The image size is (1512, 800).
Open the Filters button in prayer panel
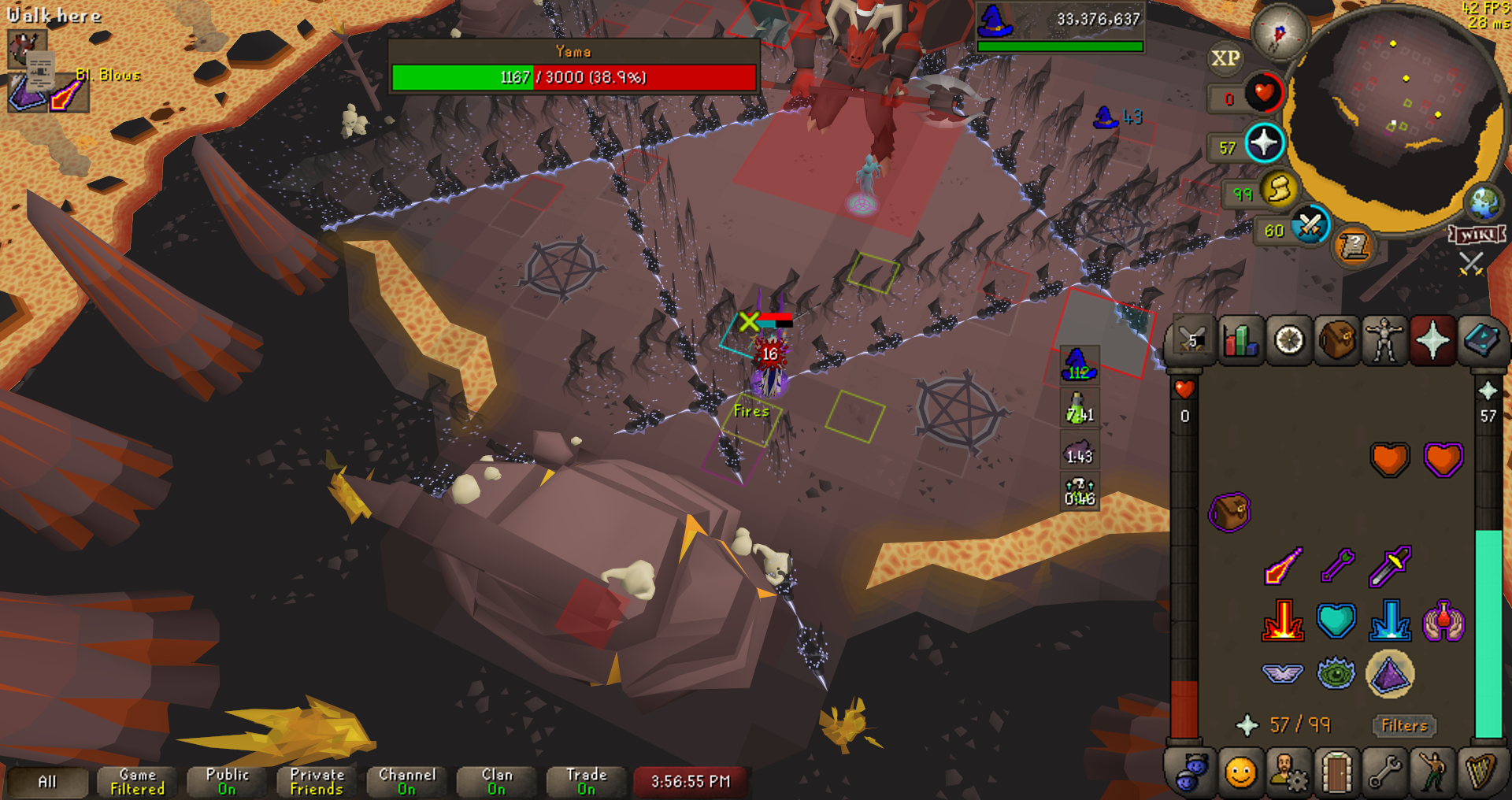tap(1404, 725)
